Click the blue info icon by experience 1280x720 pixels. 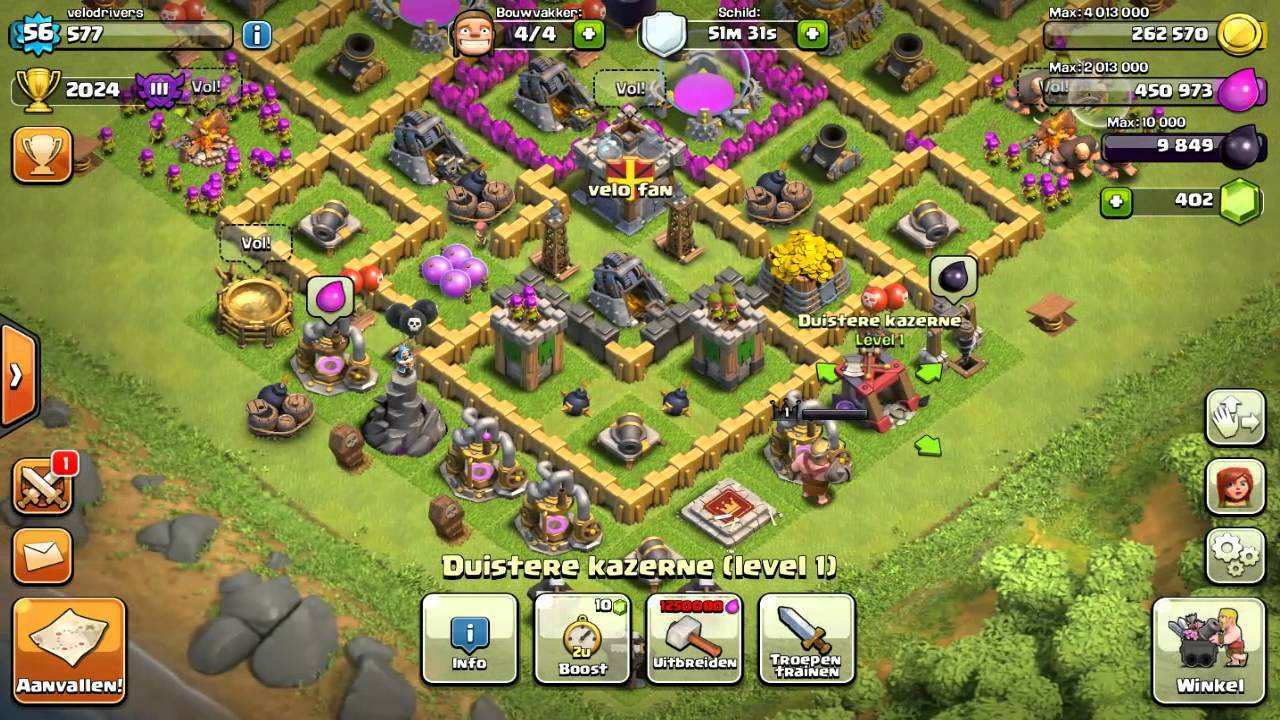[256, 35]
